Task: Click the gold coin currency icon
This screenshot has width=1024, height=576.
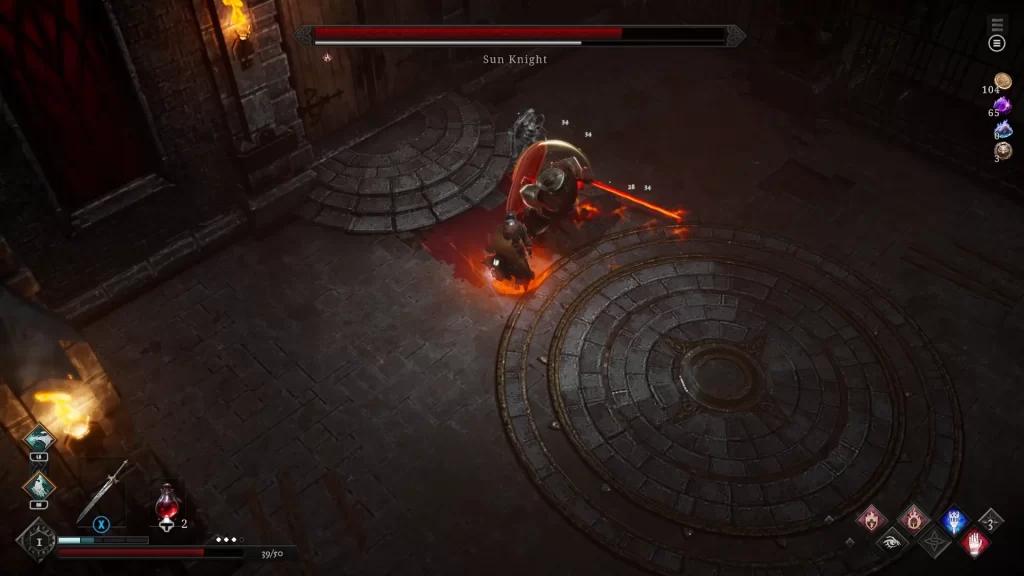Action: [x=1003, y=82]
